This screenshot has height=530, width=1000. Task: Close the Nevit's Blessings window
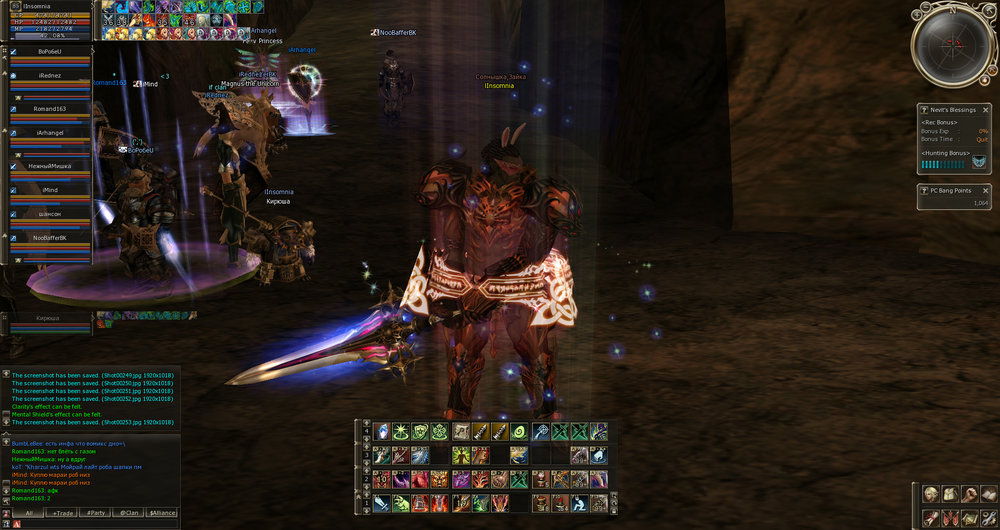(985, 110)
